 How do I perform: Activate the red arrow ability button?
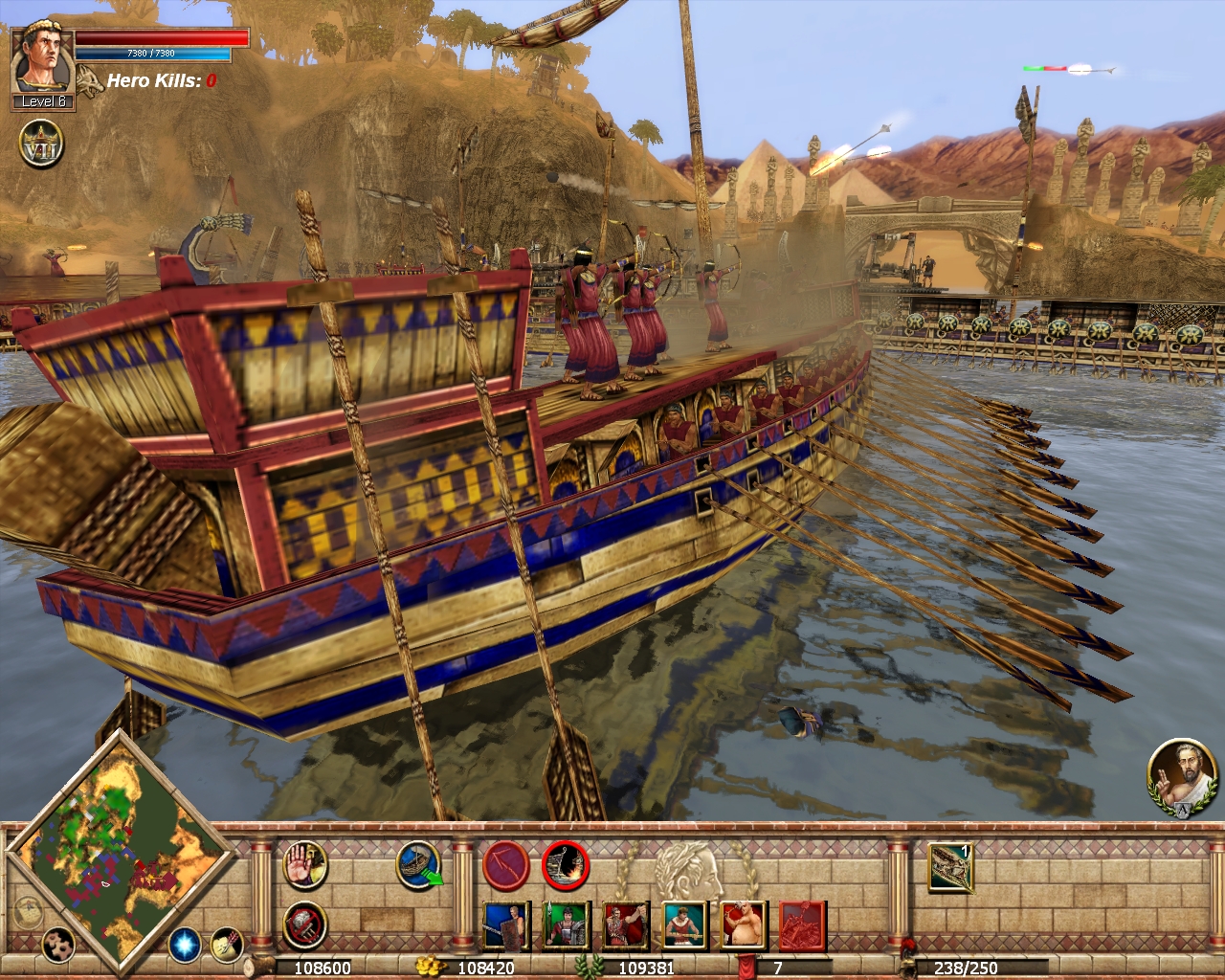pos(504,865)
